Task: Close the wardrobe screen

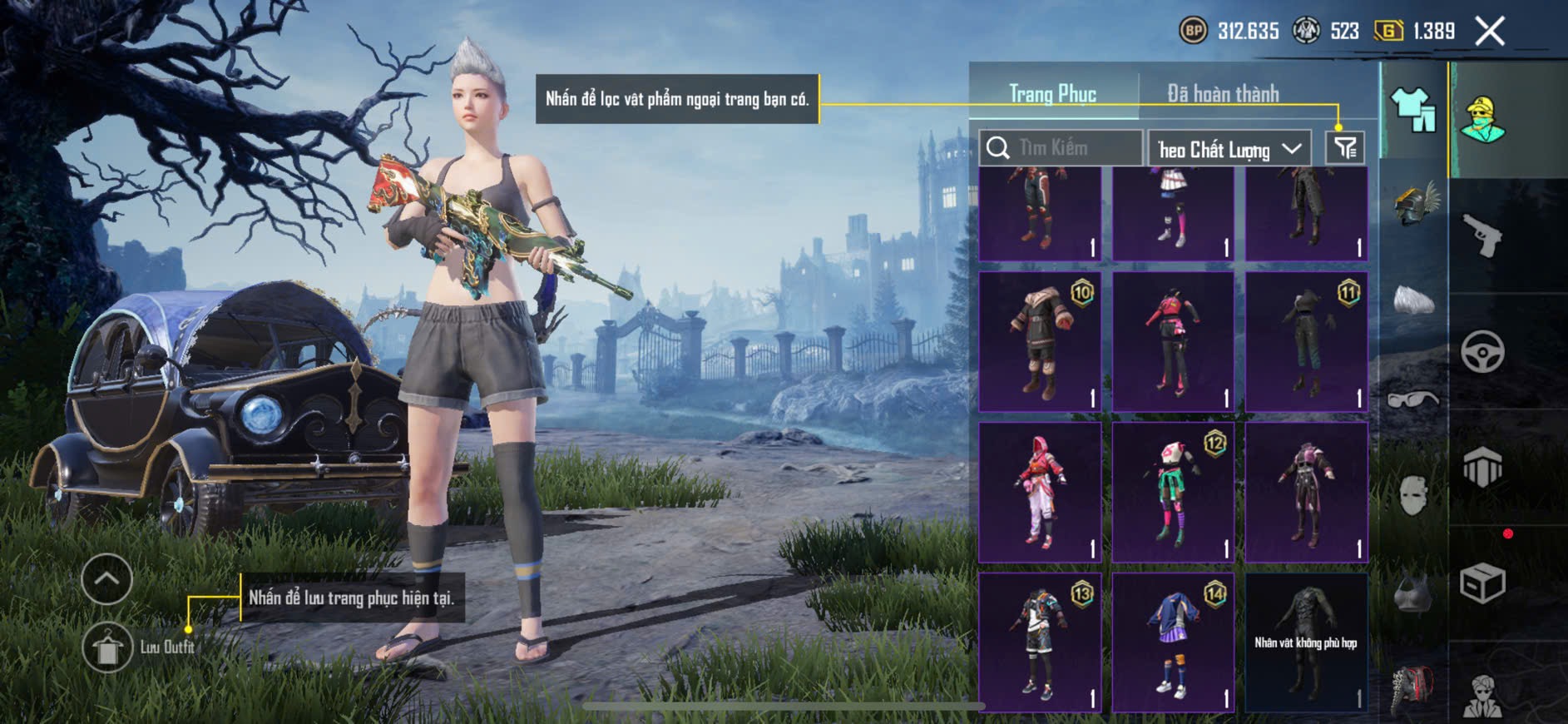Action: (1490, 32)
